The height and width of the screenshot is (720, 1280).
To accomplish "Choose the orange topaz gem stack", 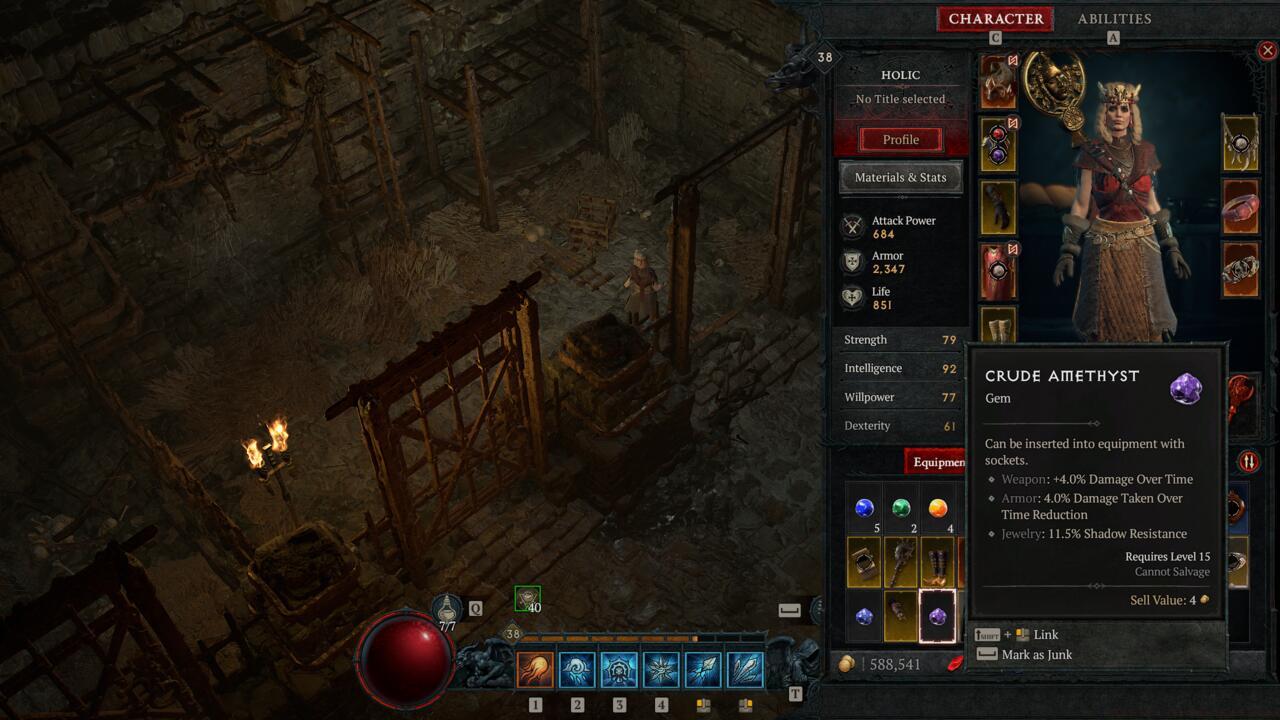I will pyautogui.click(x=937, y=509).
